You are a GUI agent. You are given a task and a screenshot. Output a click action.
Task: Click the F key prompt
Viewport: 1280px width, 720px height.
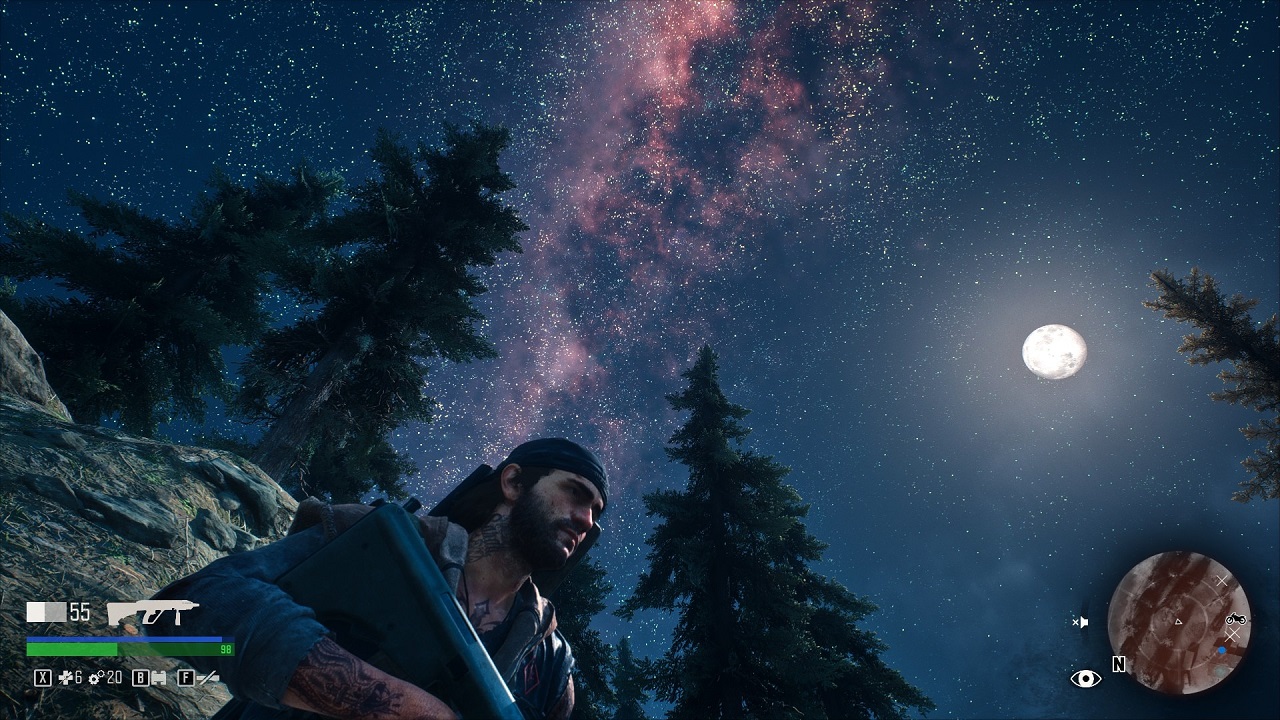click(x=186, y=677)
